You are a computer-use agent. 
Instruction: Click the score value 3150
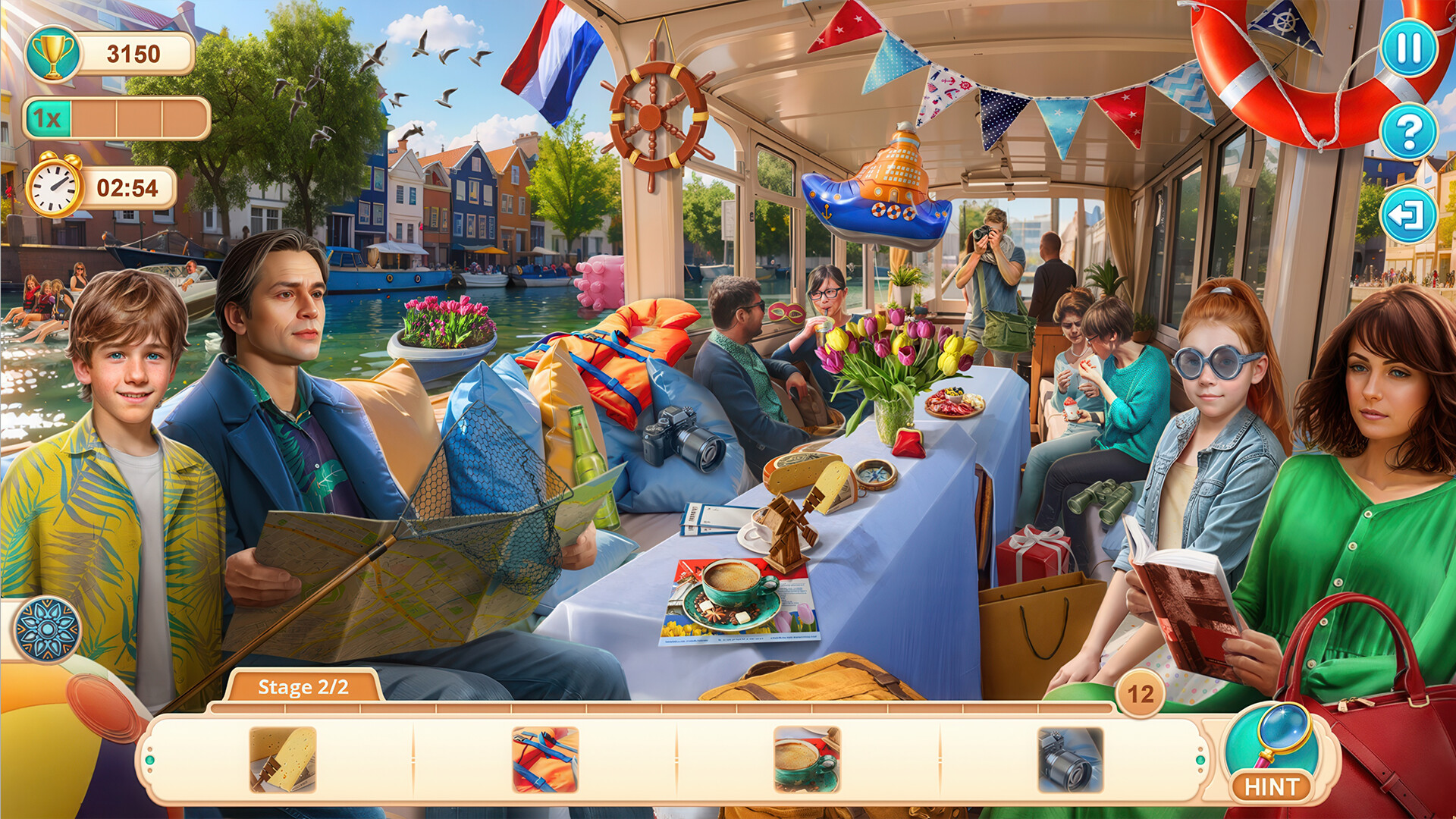(x=133, y=53)
